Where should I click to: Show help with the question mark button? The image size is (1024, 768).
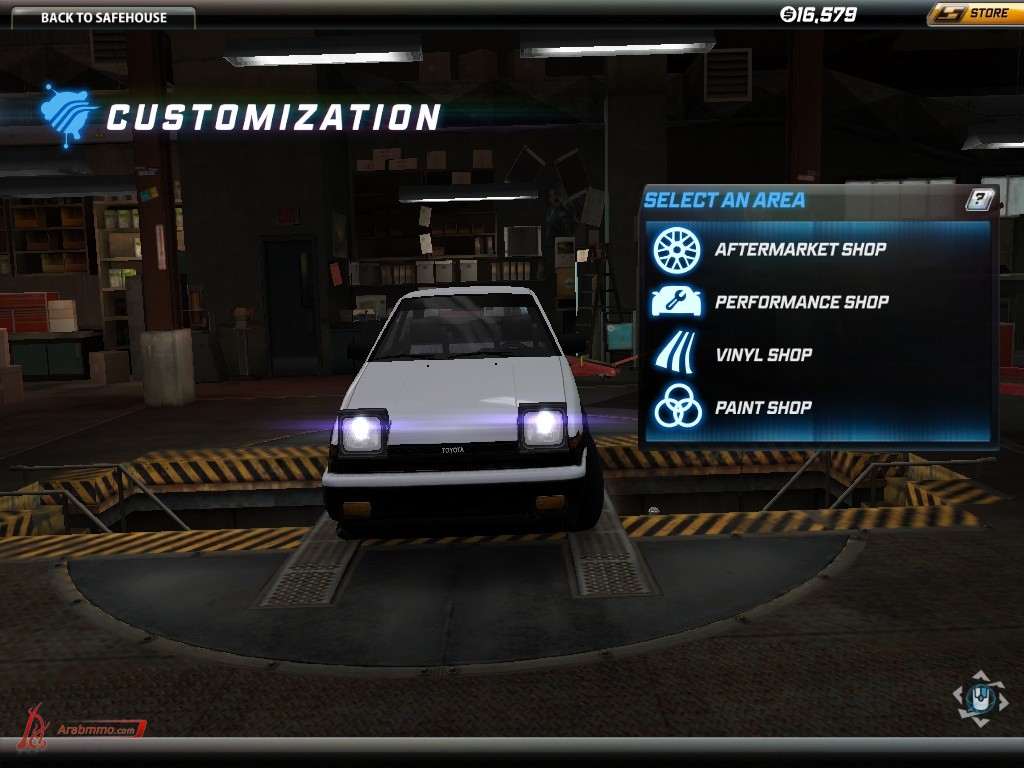(x=980, y=199)
